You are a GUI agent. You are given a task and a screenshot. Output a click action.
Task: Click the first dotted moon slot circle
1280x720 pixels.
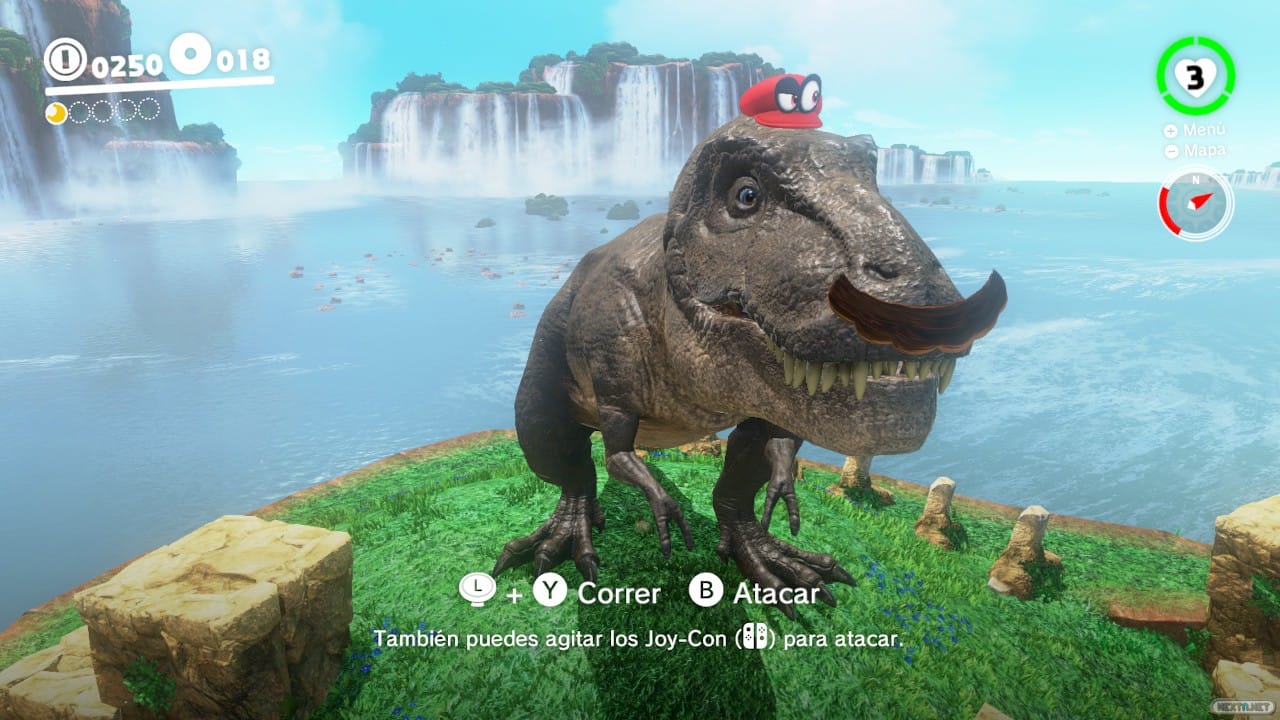click(x=81, y=110)
